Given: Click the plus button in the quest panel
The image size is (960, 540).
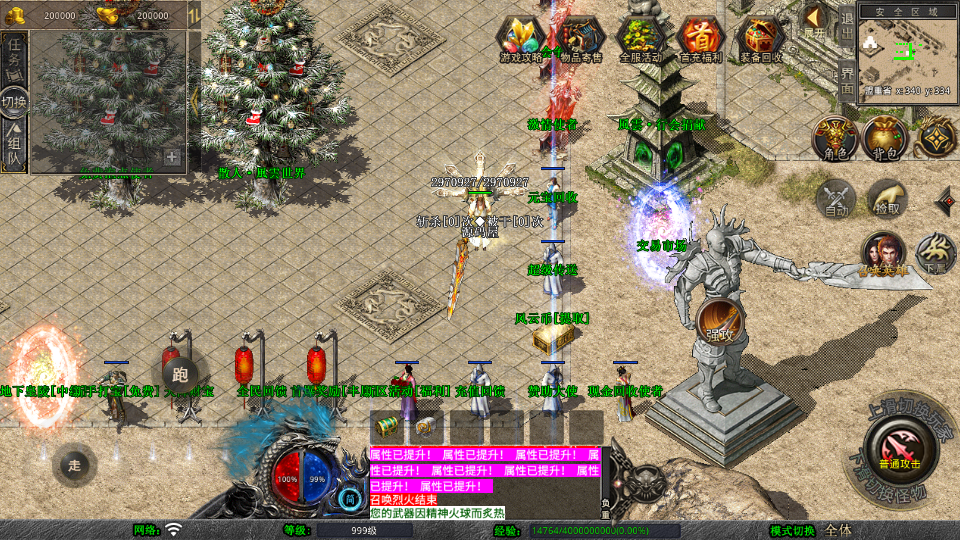Looking at the screenshot, I should [172, 157].
